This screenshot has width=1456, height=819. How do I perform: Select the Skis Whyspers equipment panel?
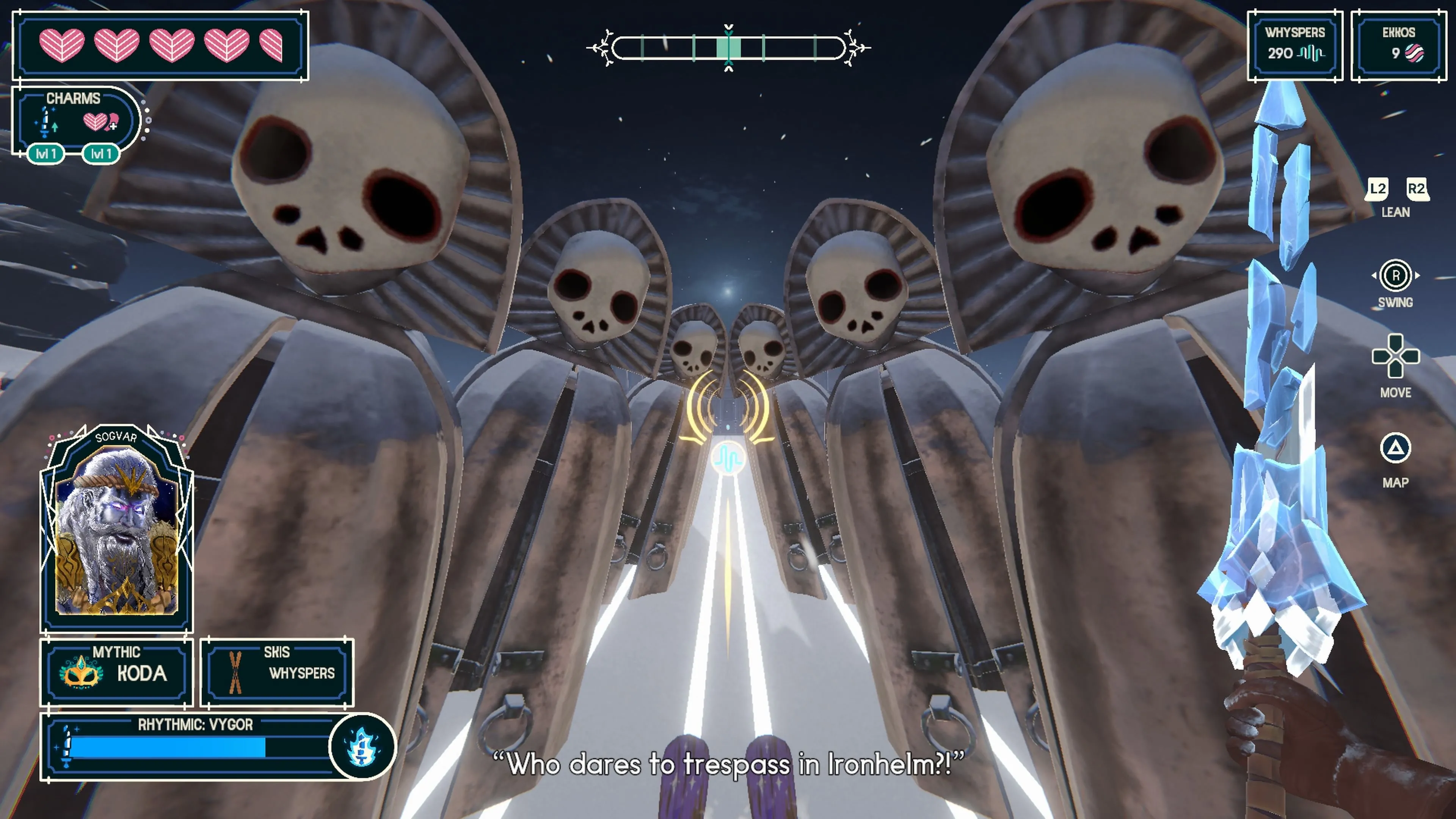(277, 672)
